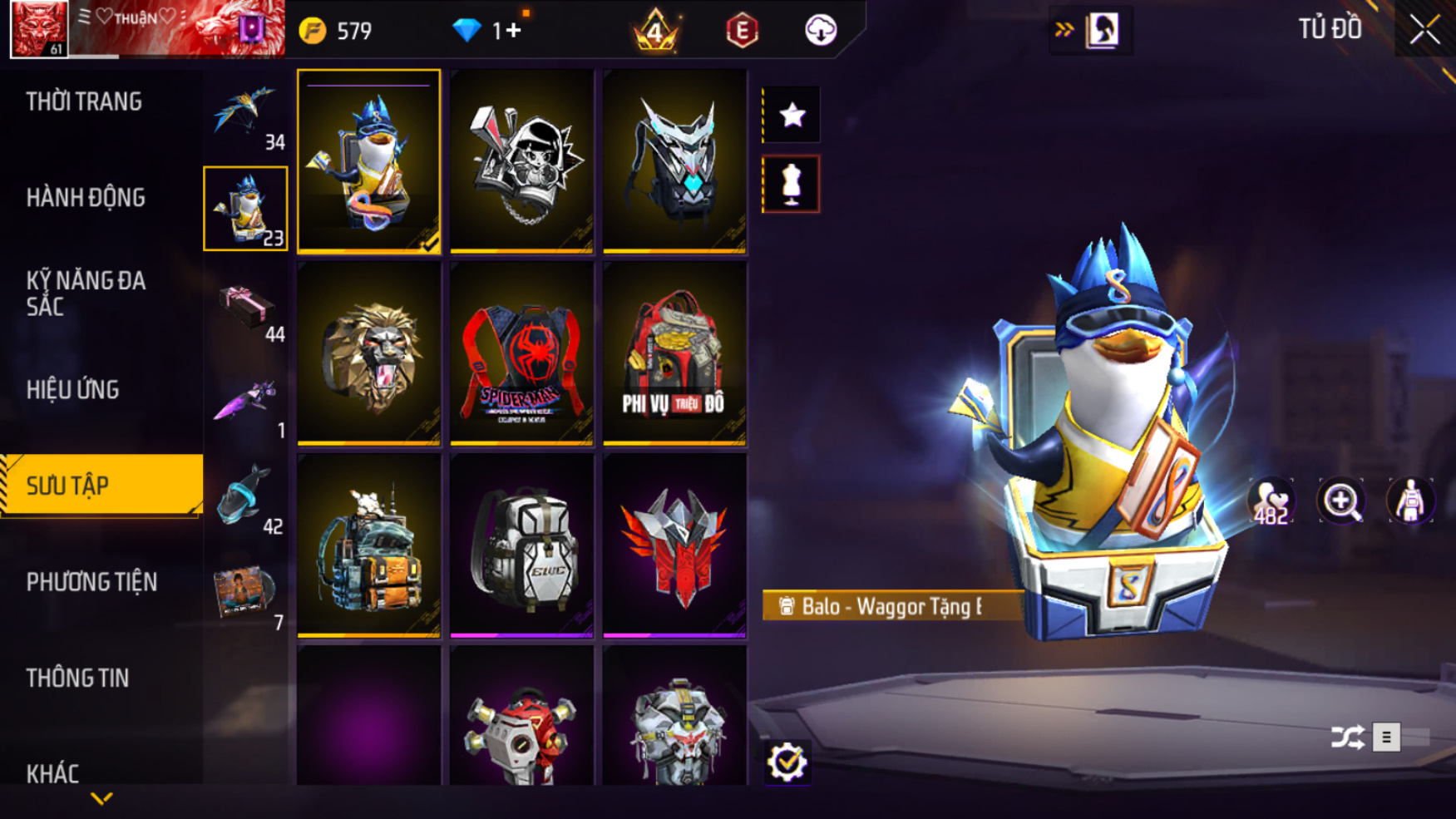Open the Thời Trang category
The image size is (1456, 819).
tap(84, 102)
